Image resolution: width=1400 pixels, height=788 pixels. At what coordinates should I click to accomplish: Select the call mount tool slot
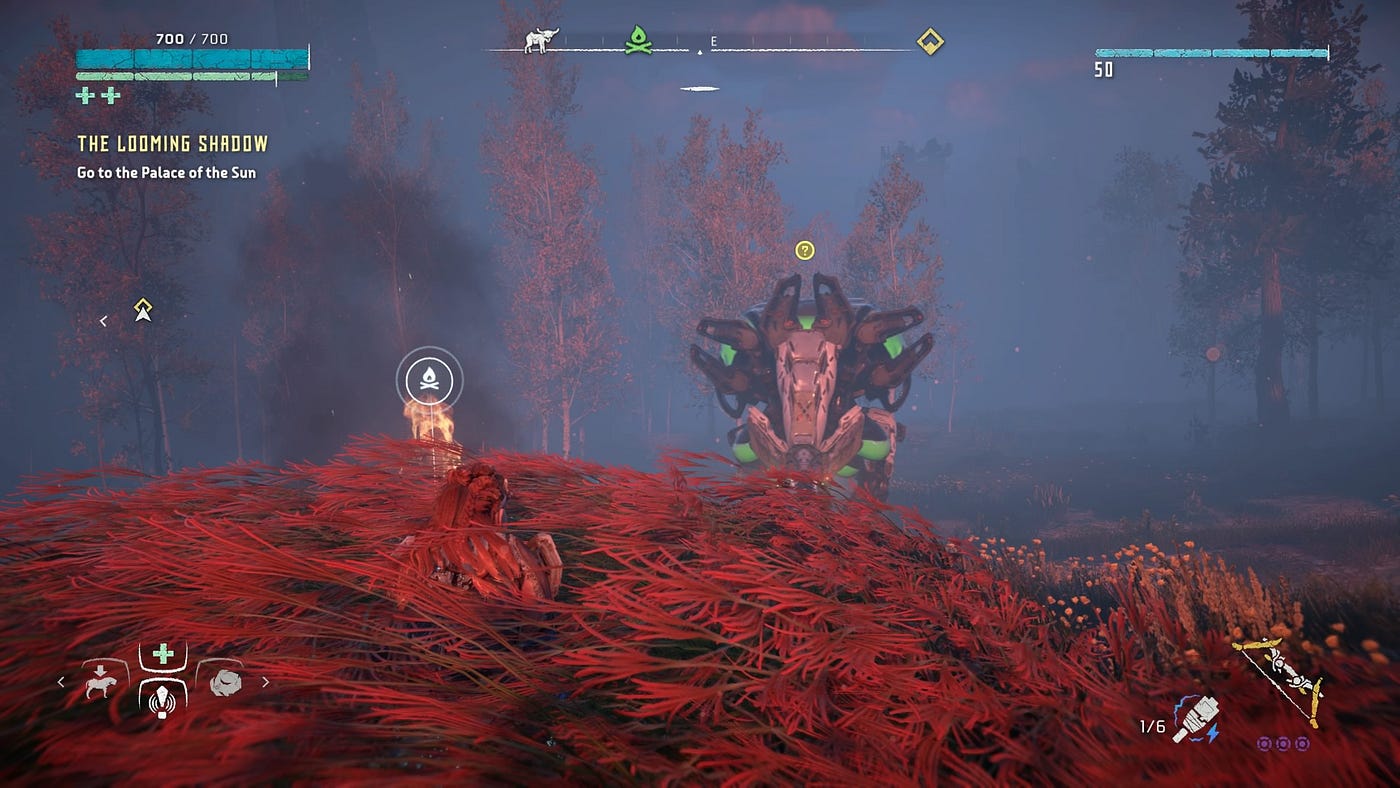pos(101,683)
